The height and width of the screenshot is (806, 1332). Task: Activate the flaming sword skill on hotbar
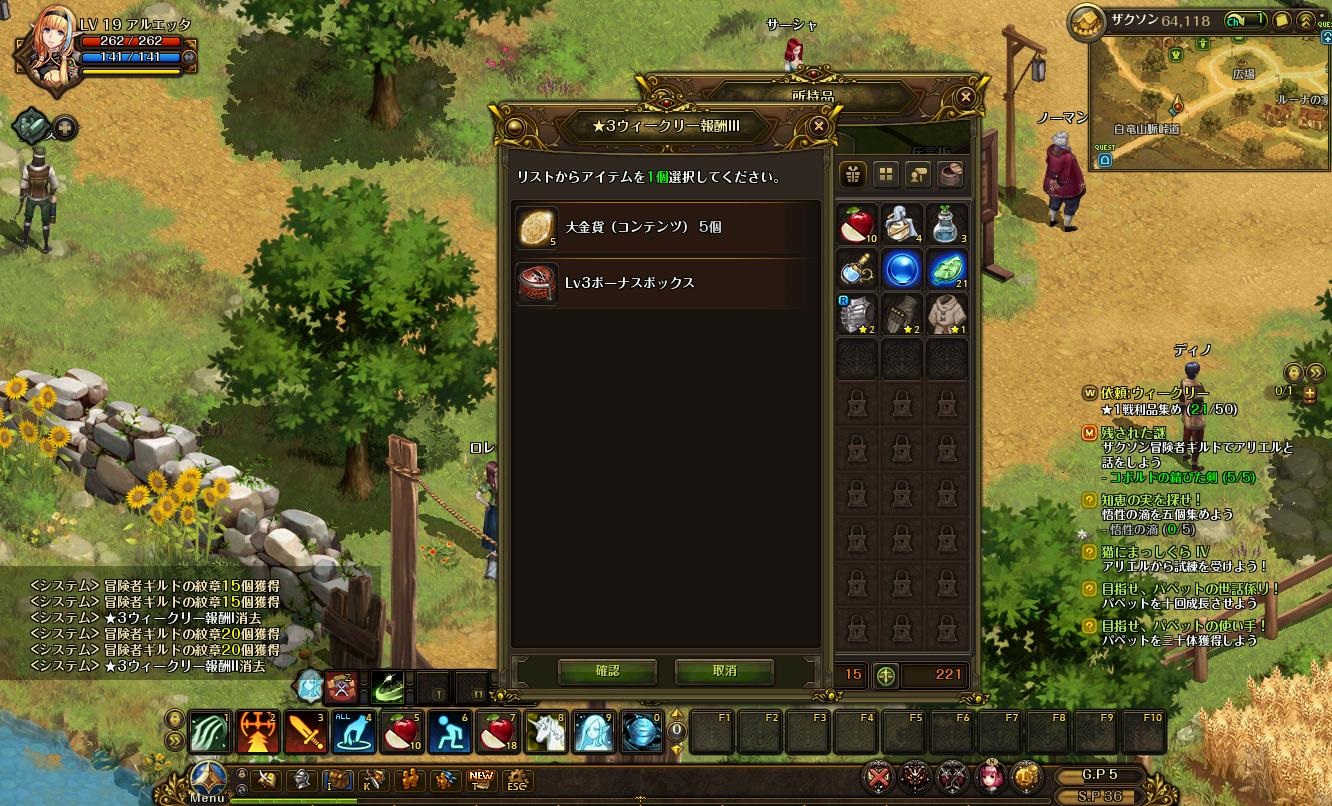(306, 733)
